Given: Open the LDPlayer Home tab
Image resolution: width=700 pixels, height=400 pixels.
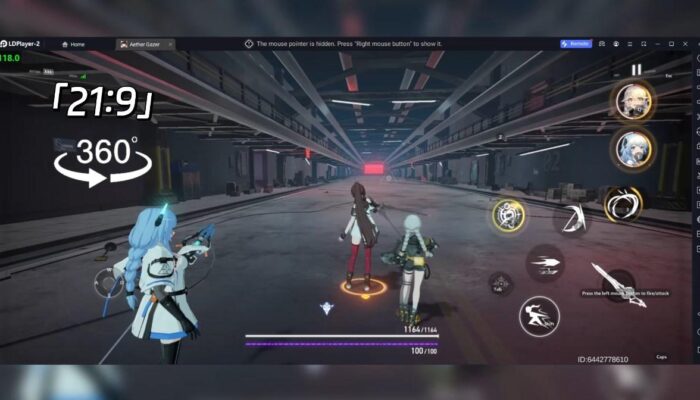Looking at the screenshot, I should tap(77, 44).
